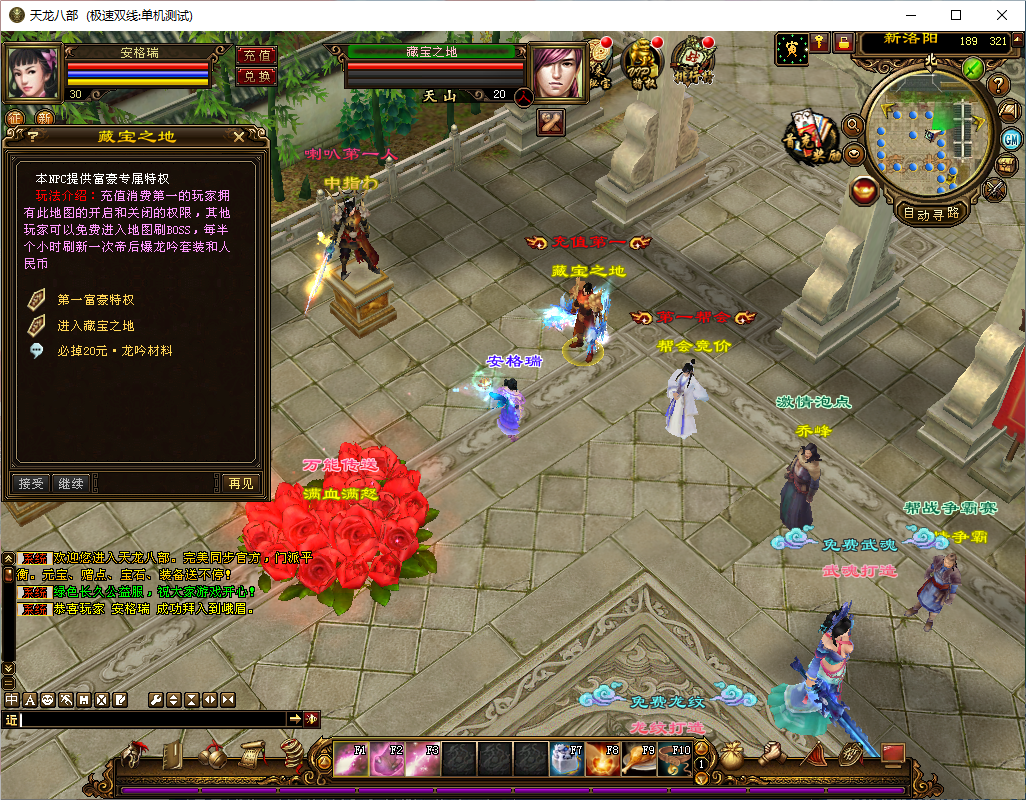
Task: Open the 充值 recharge button
Action: (x=256, y=56)
